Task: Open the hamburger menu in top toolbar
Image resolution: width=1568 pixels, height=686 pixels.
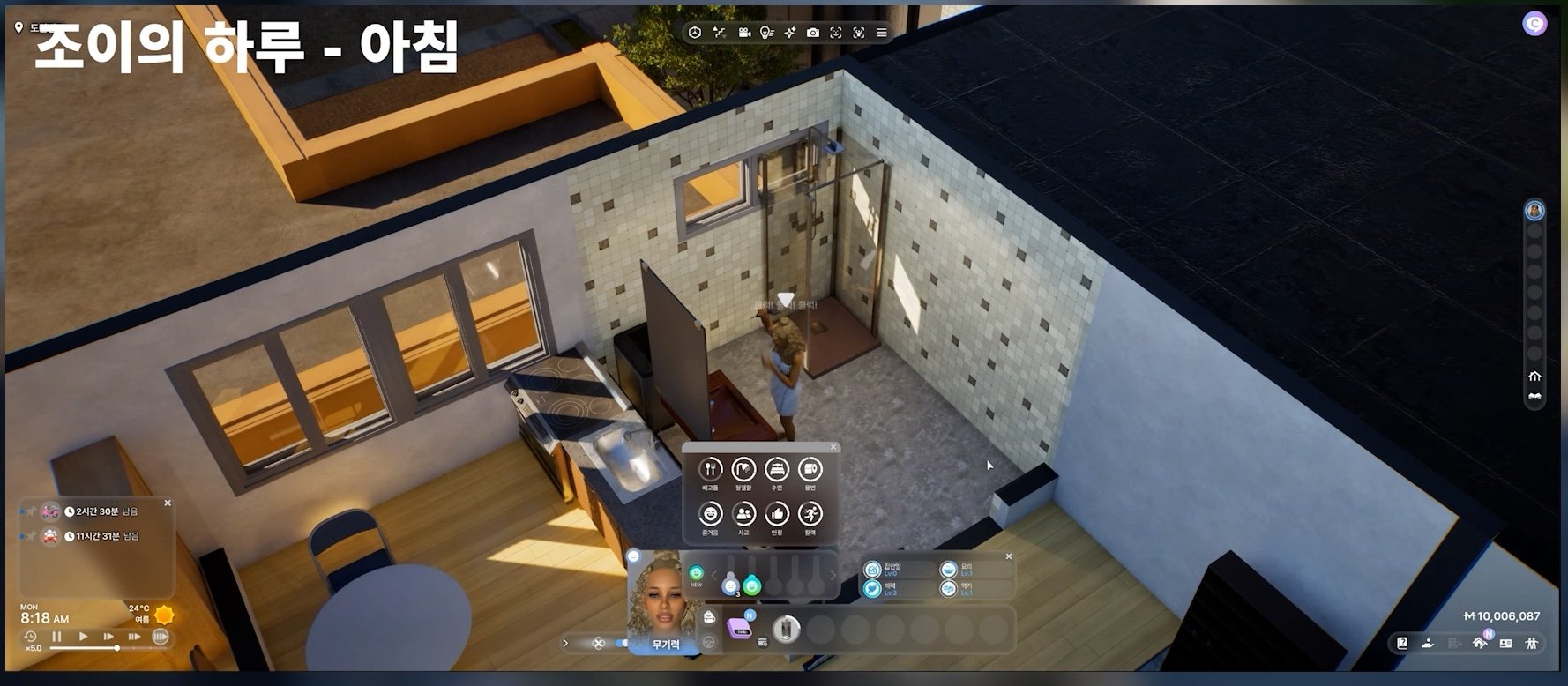Action: (881, 33)
